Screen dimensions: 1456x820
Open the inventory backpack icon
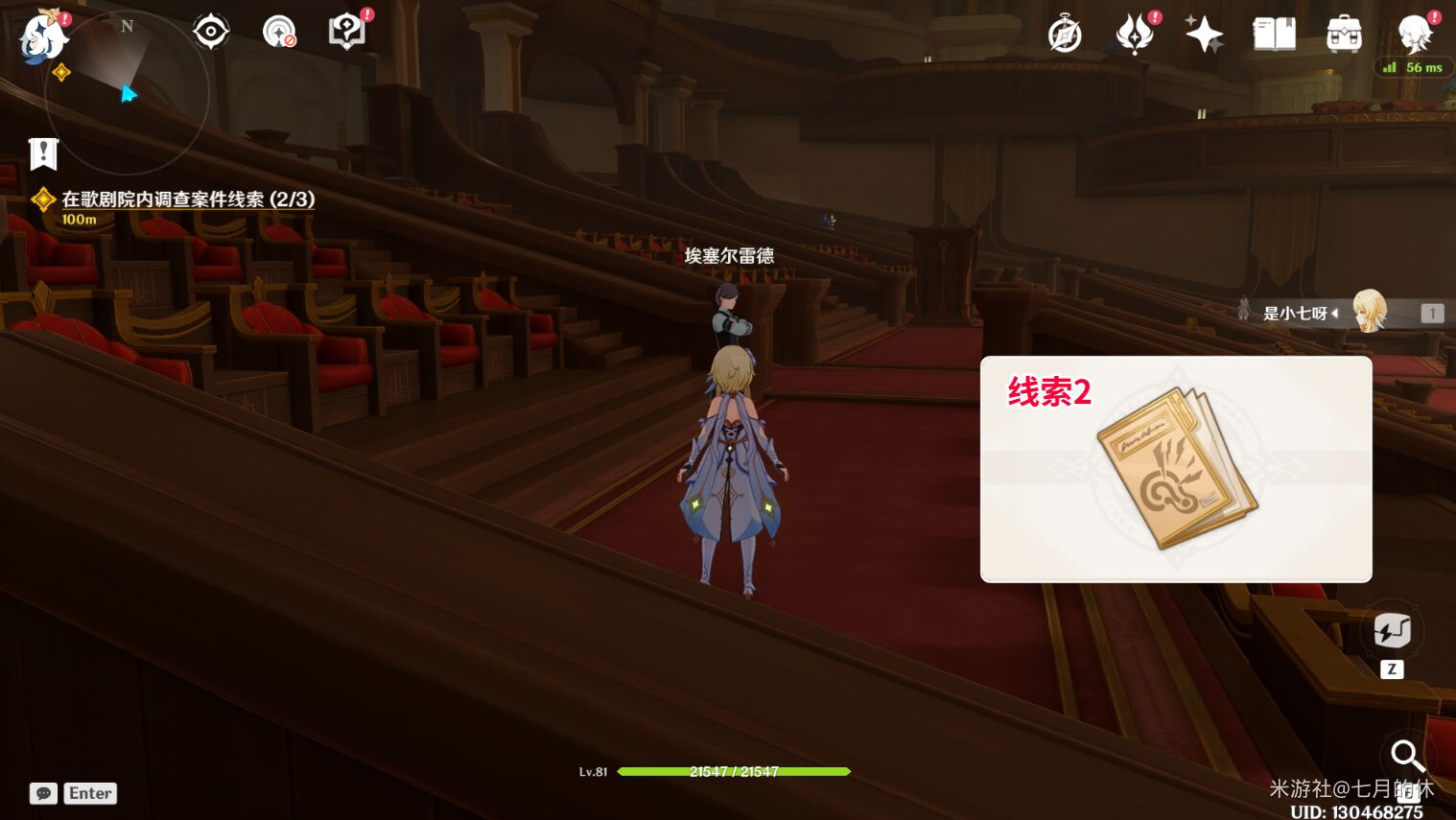click(x=1343, y=33)
